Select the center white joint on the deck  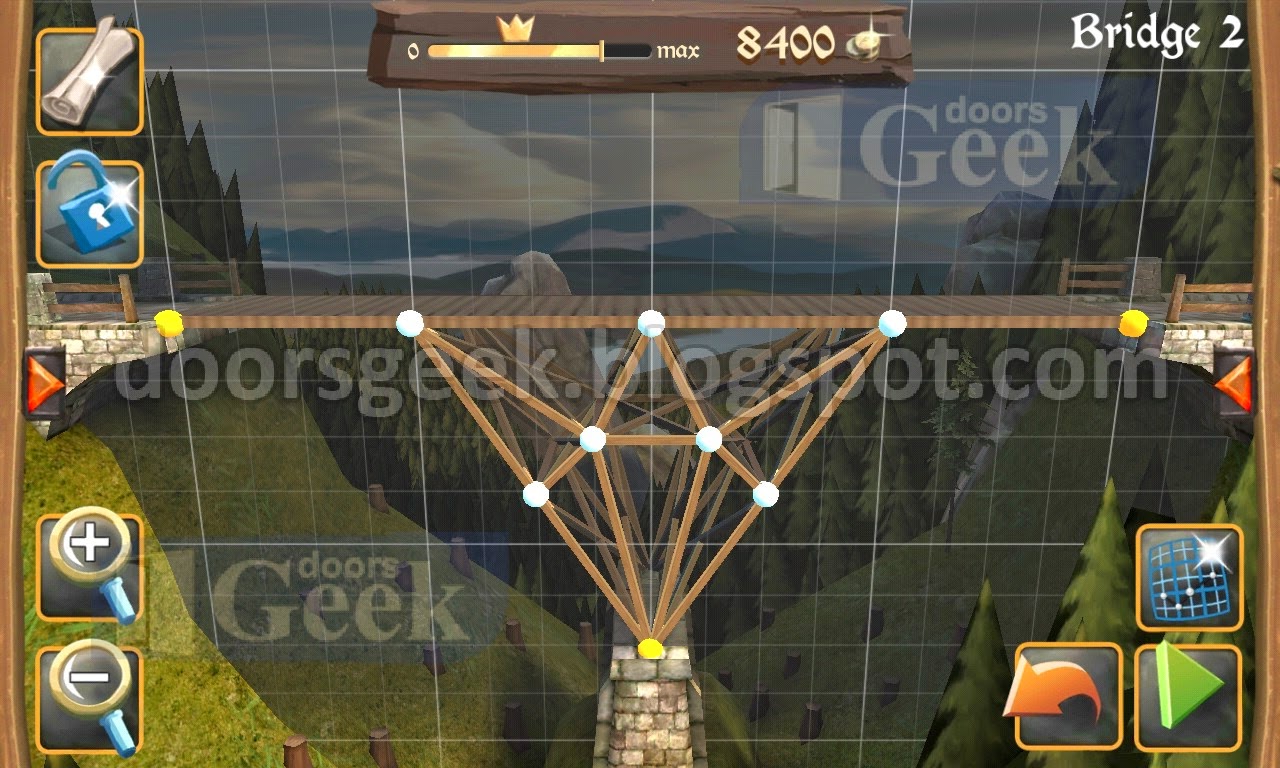tap(653, 321)
